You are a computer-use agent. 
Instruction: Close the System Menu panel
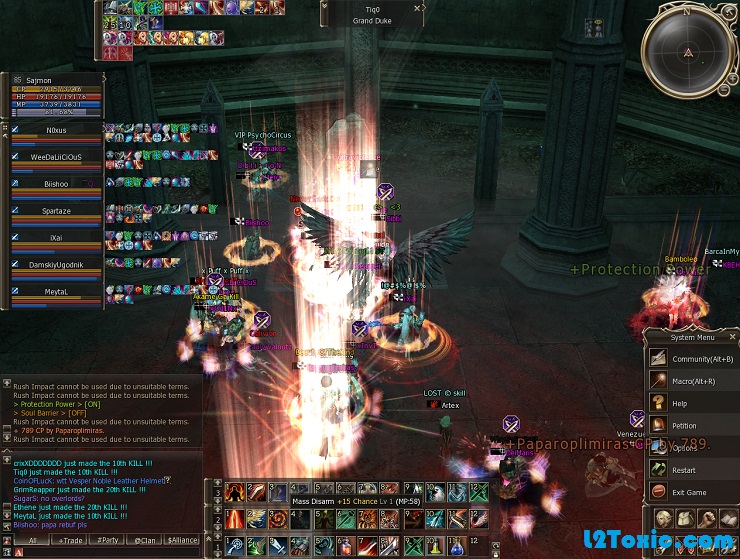[x=733, y=338]
